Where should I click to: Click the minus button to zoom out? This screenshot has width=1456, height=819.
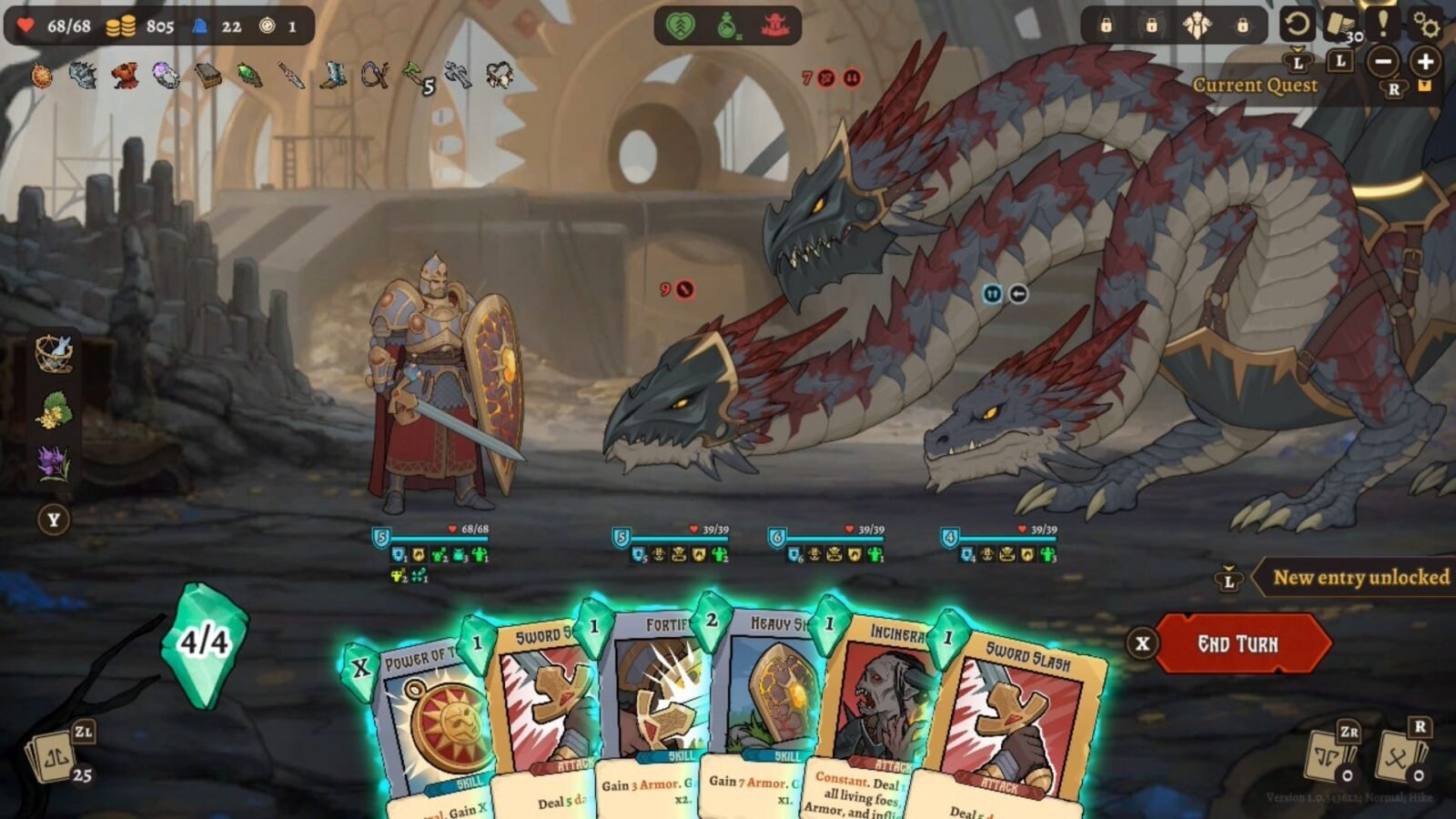pyautogui.click(x=1383, y=63)
